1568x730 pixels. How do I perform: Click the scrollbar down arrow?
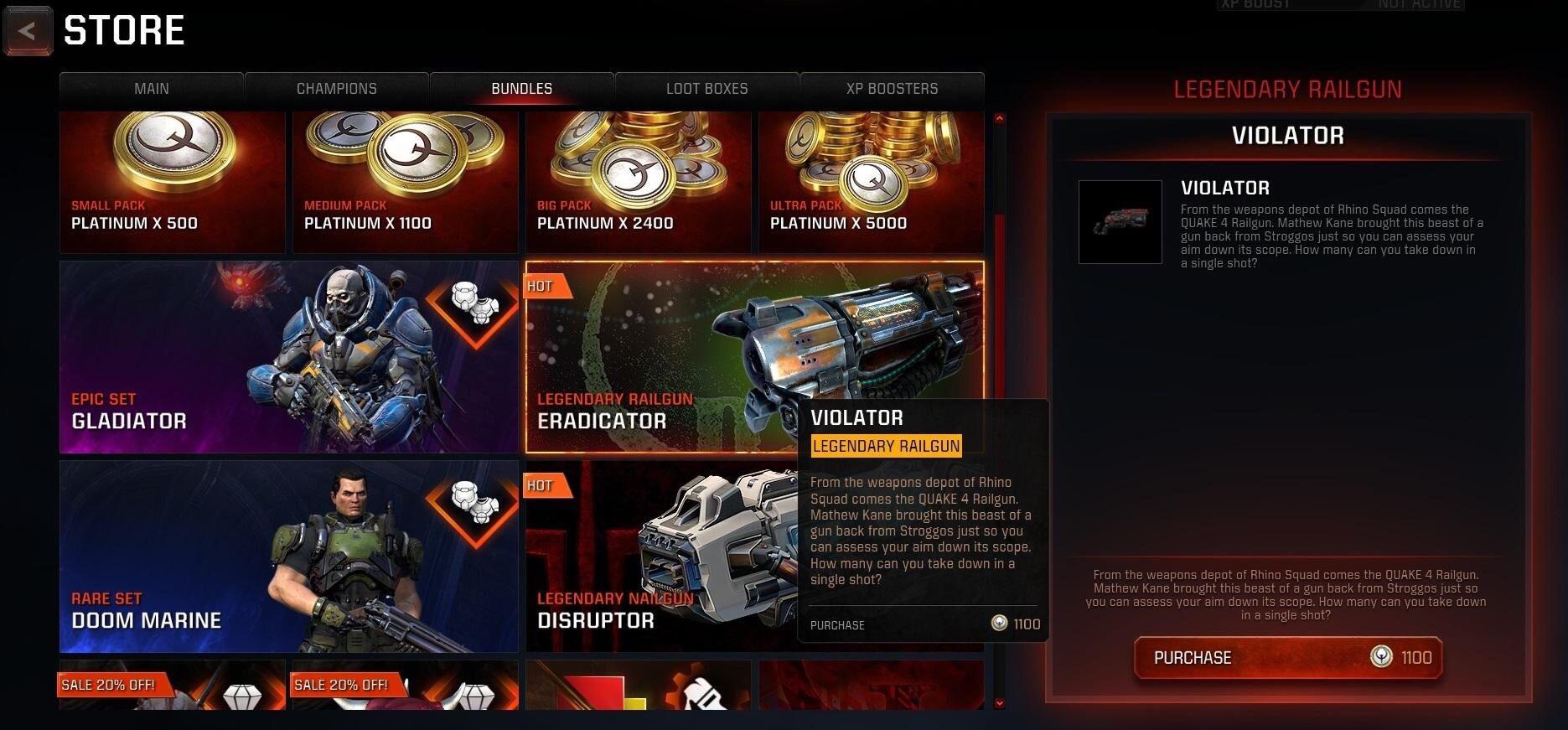pyautogui.click(x=997, y=704)
